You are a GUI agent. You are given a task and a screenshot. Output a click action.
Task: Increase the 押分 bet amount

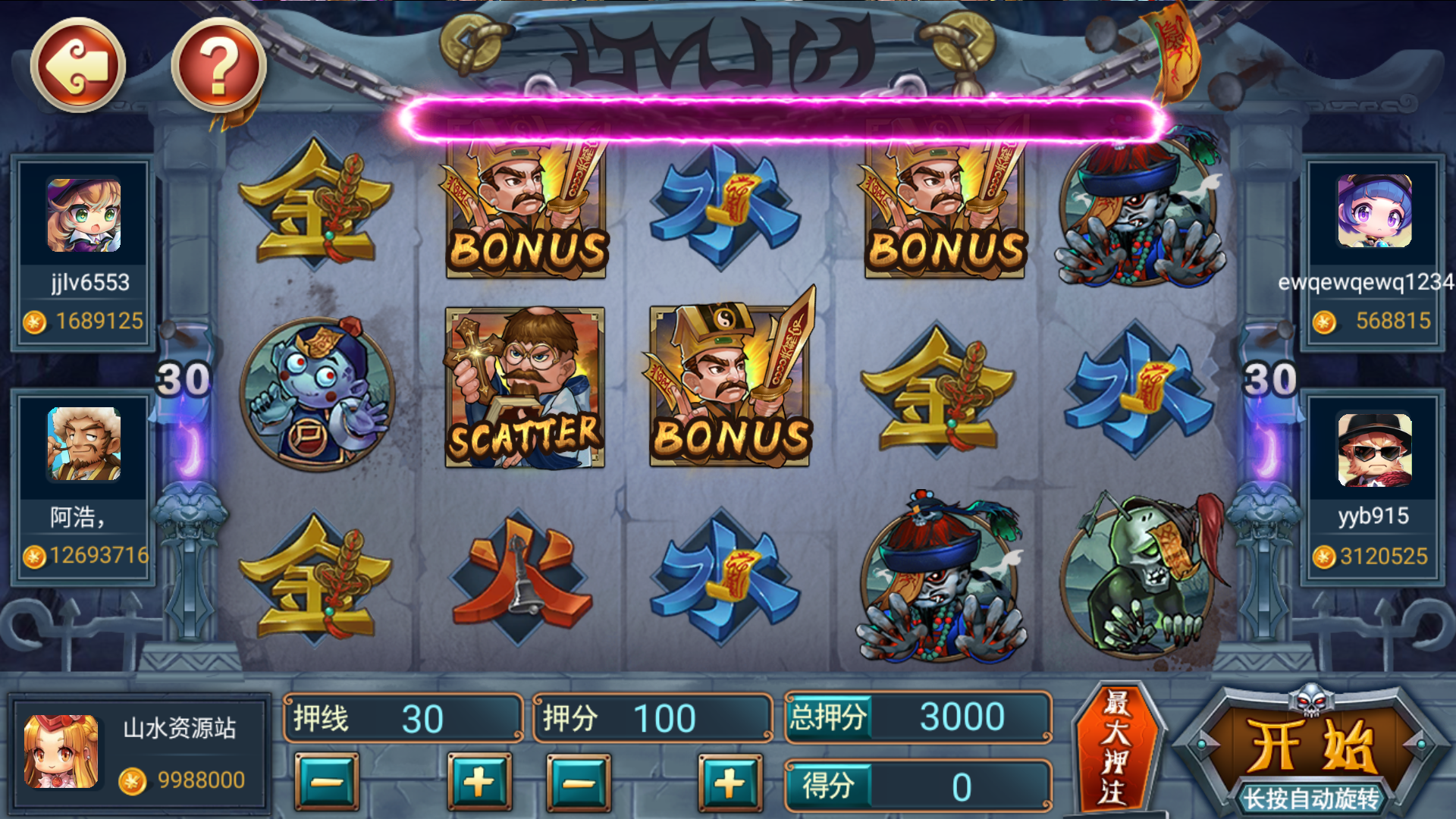tap(730, 783)
